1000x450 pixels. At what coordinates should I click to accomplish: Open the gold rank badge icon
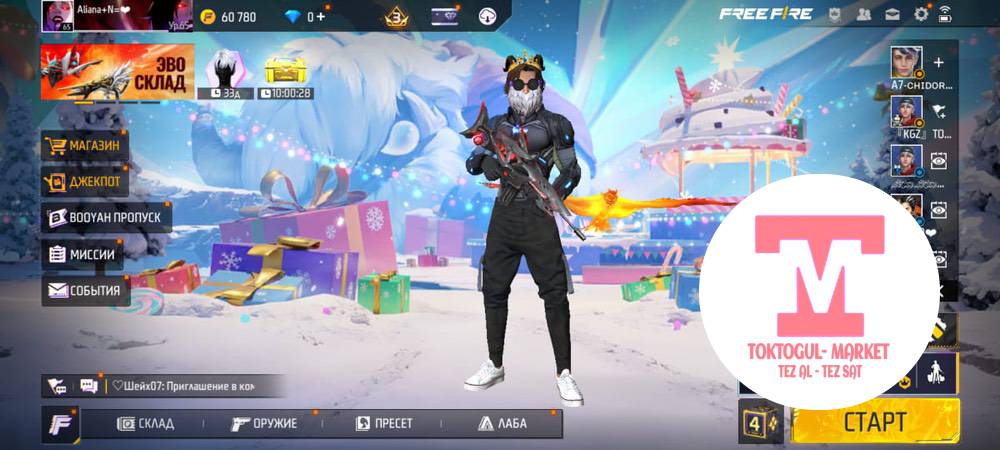[x=397, y=16]
